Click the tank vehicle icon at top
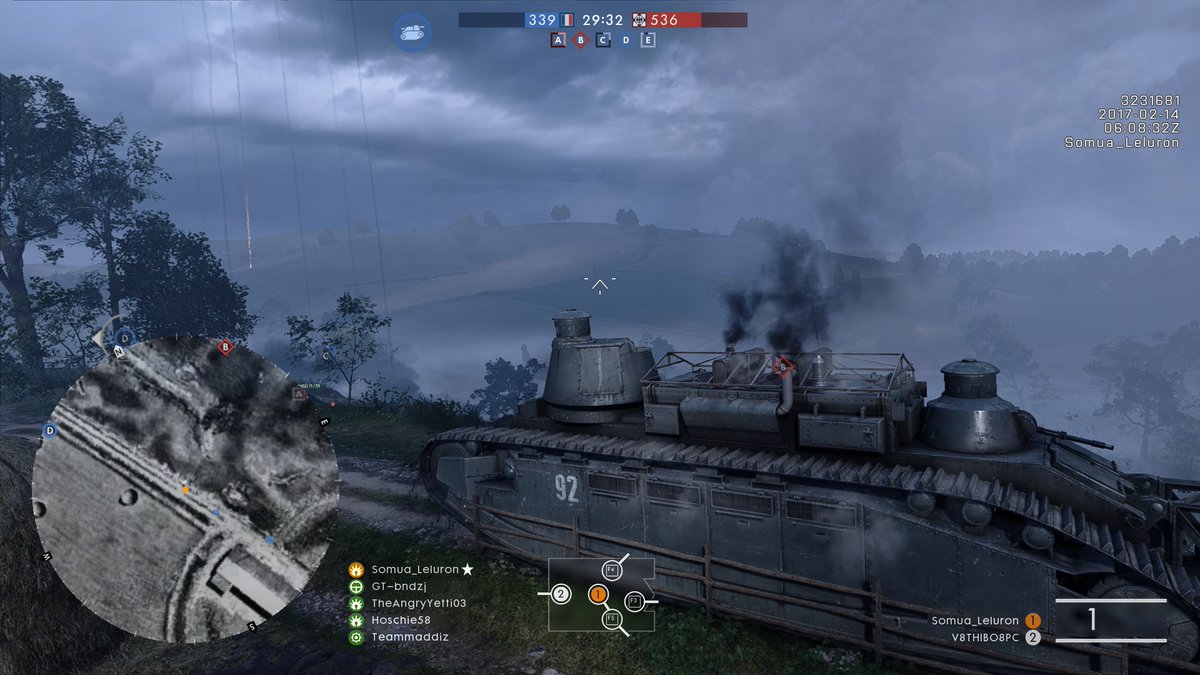 411,31
